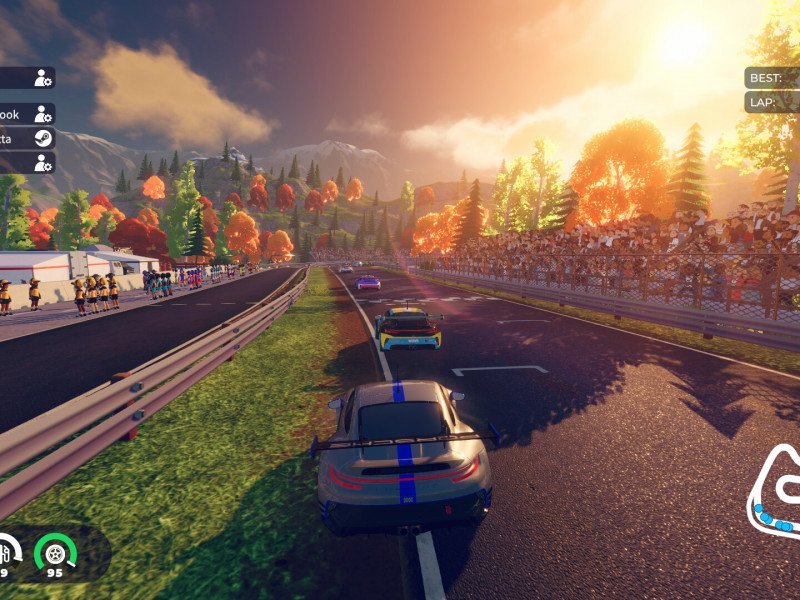Screen dimensions: 800x600
Task: Click the Steam icon on the 'tta' player row
Action: [43, 138]
